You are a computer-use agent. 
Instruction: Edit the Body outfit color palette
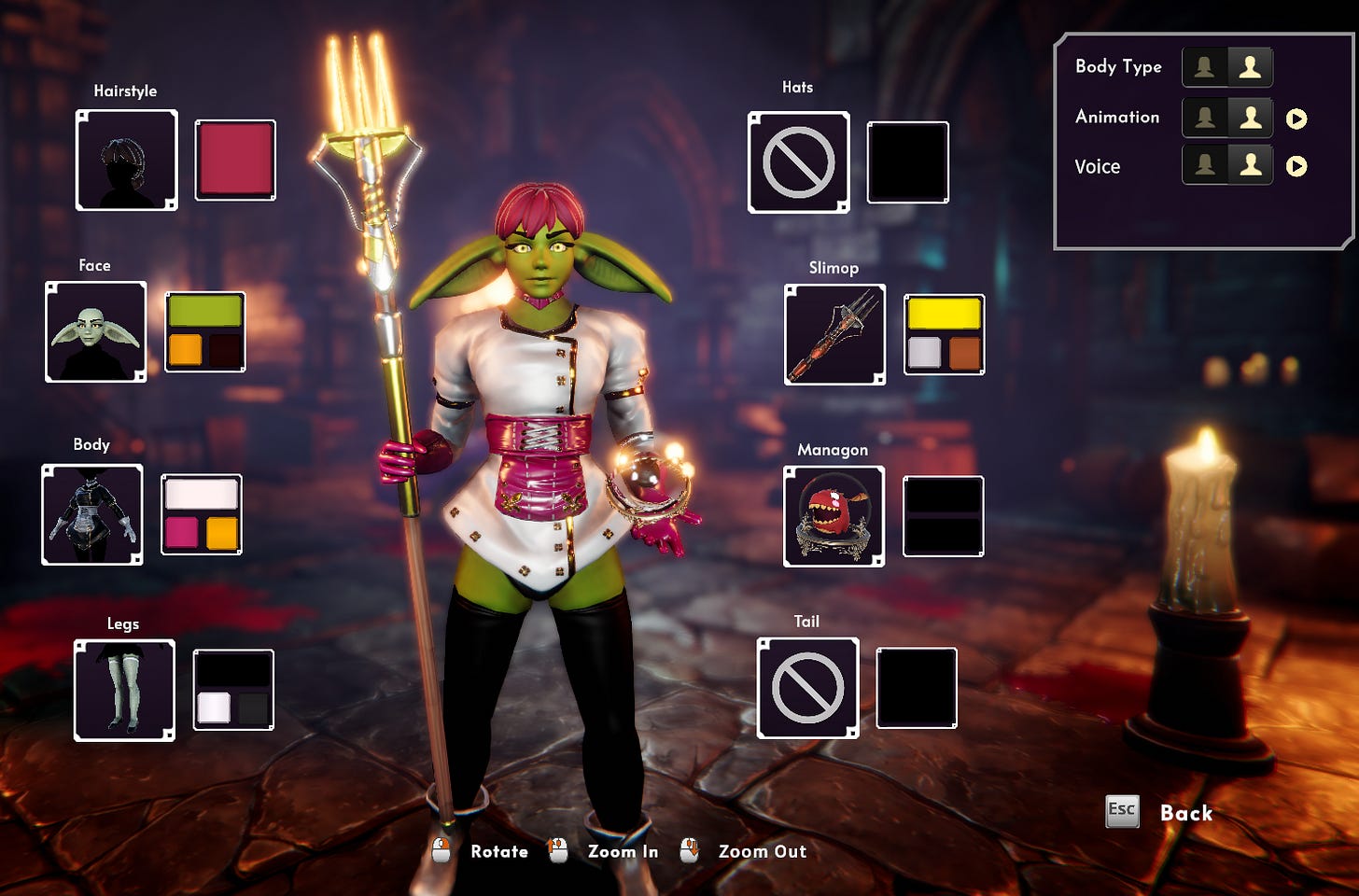point(202,514)
